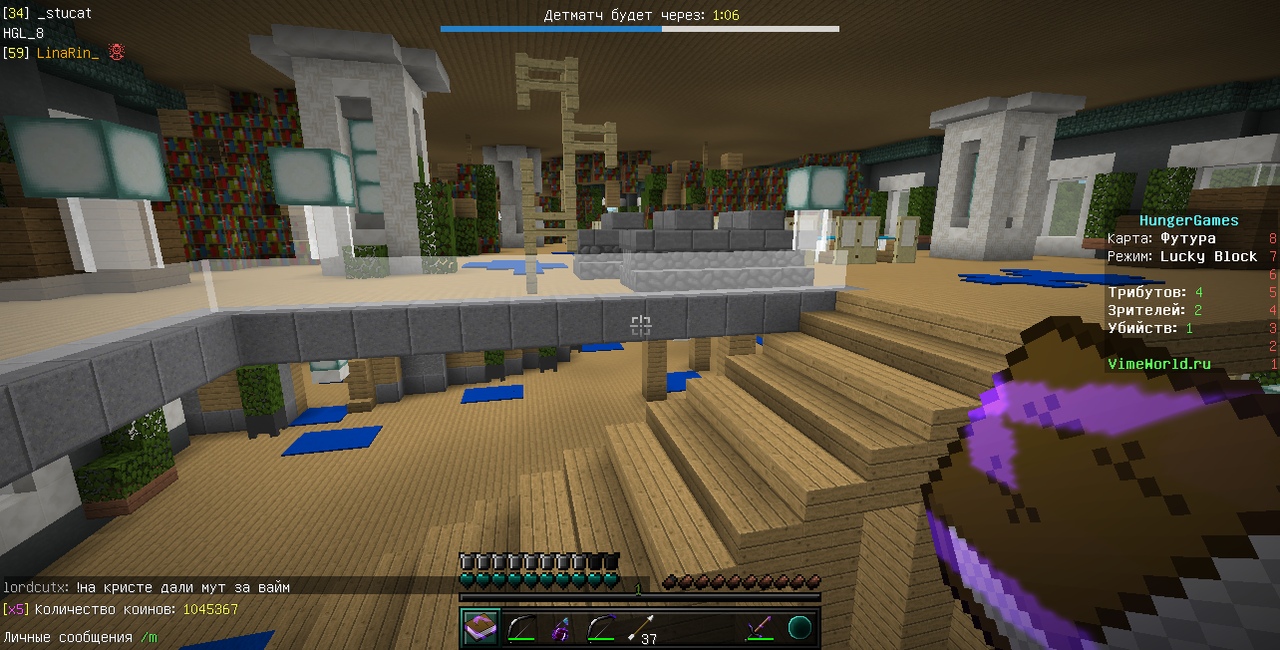
Task: Select the enchanted book hotbar slot
Action: click(480, 628)
